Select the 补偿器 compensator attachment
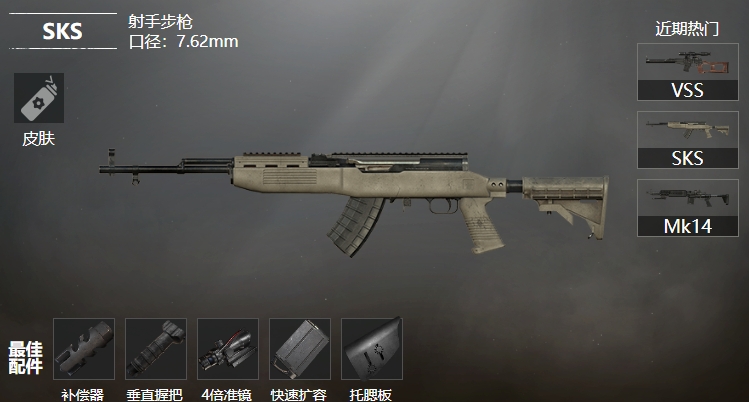The width and height of the screenshot is (749, 402). click(84, 349)
